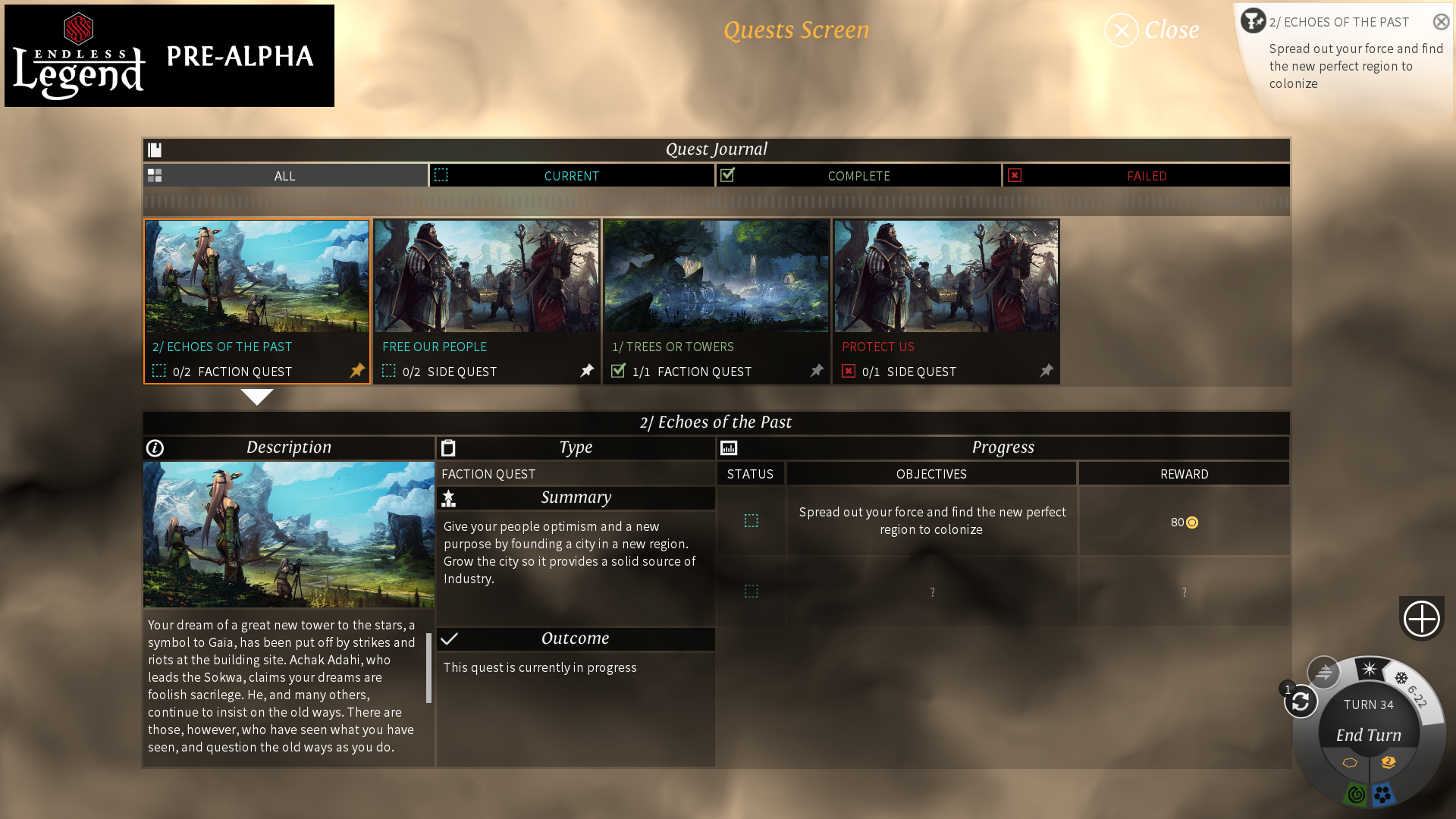The height and width of the screenshot is (819, 1456).
Task: Click the gold coin icon showing 2
Action: [x=1389, y=762]
